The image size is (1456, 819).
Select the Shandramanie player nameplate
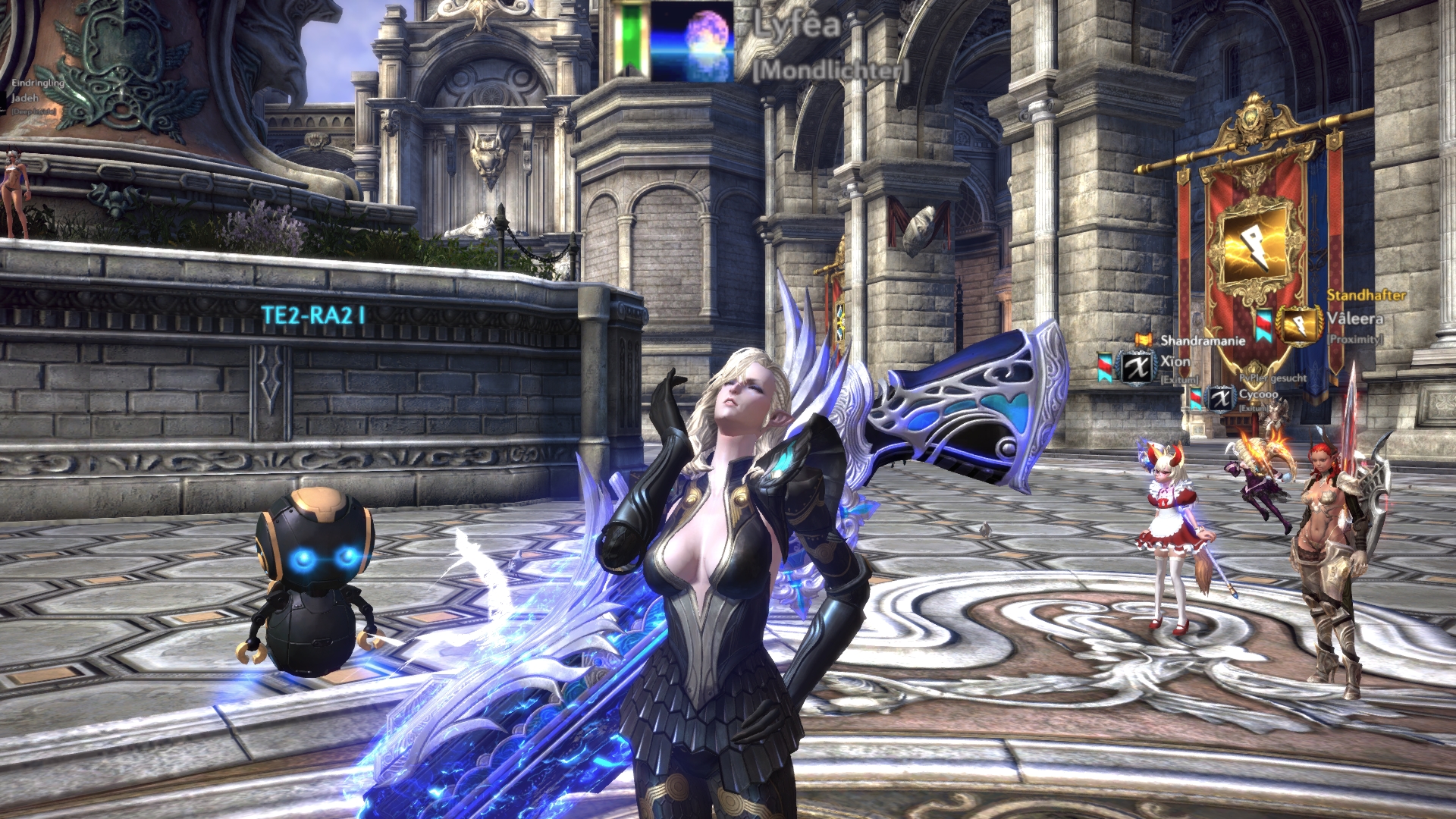(1203, 340)
